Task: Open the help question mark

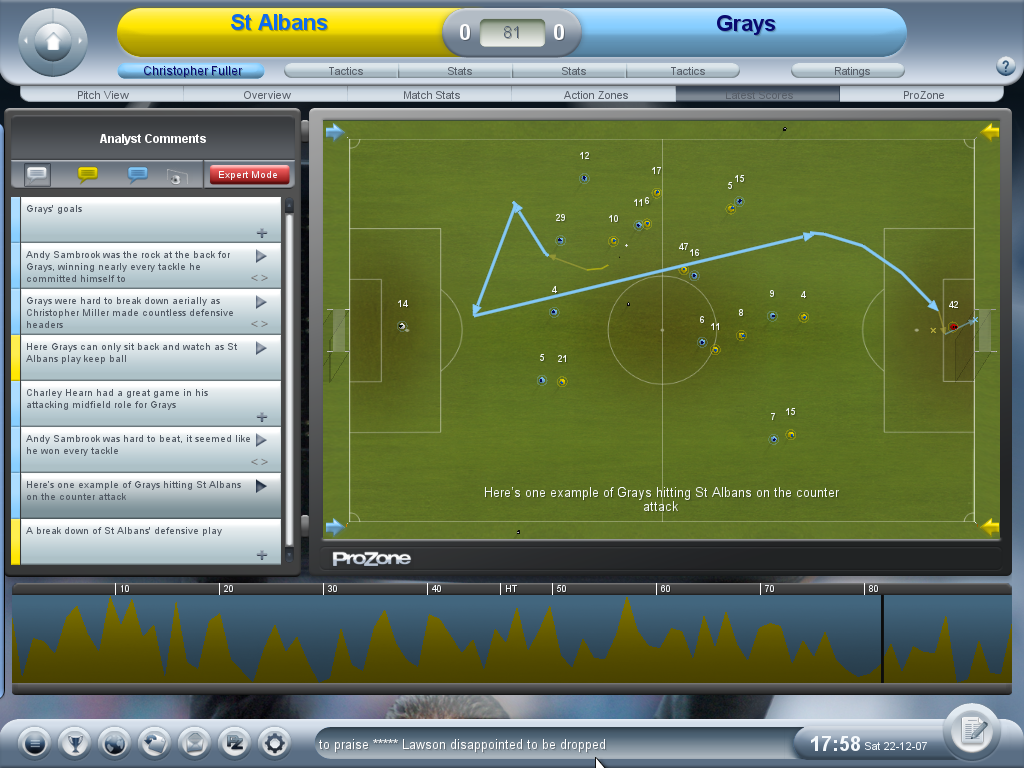Action: tap(1006, 67)
